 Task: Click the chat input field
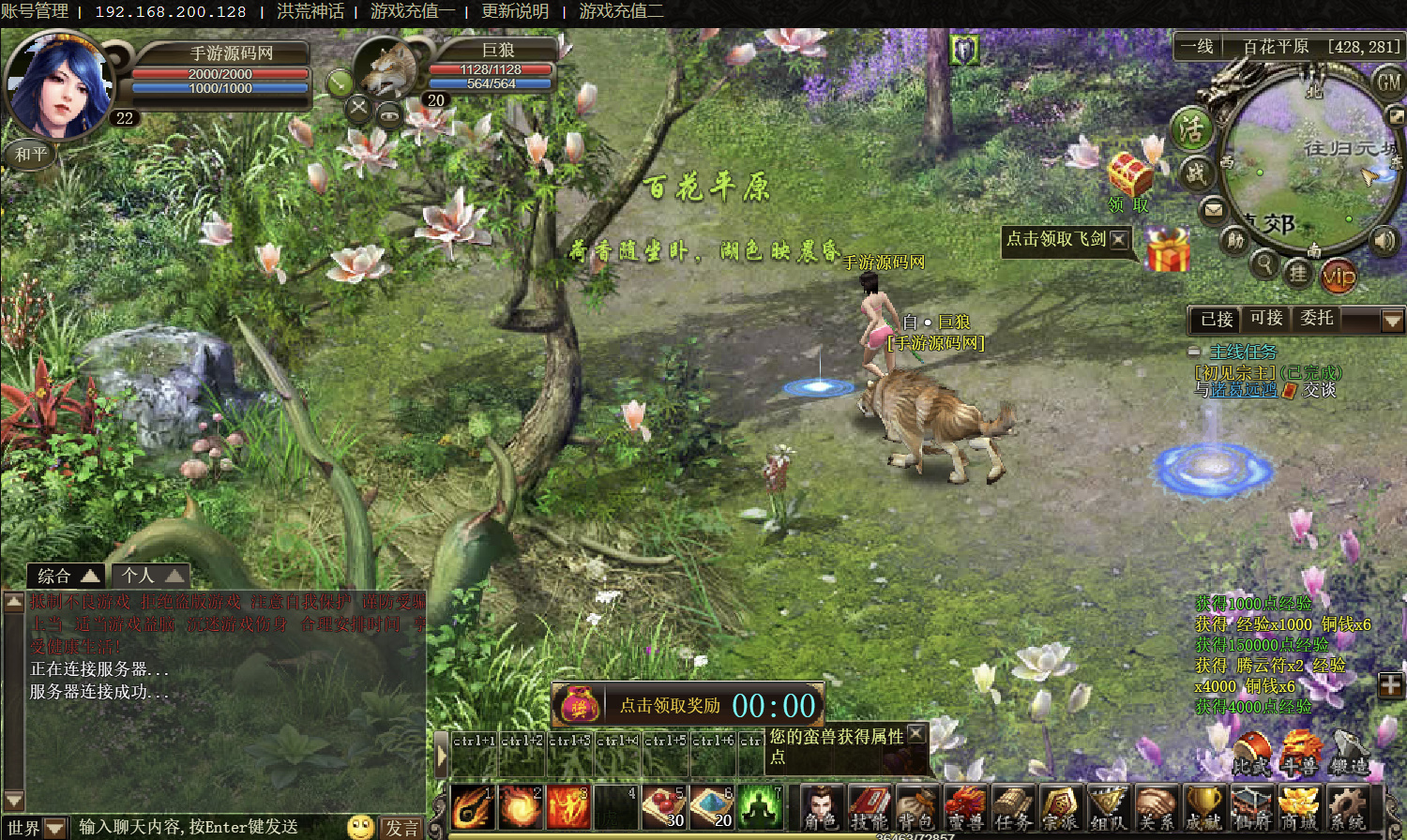coord(206,827)
